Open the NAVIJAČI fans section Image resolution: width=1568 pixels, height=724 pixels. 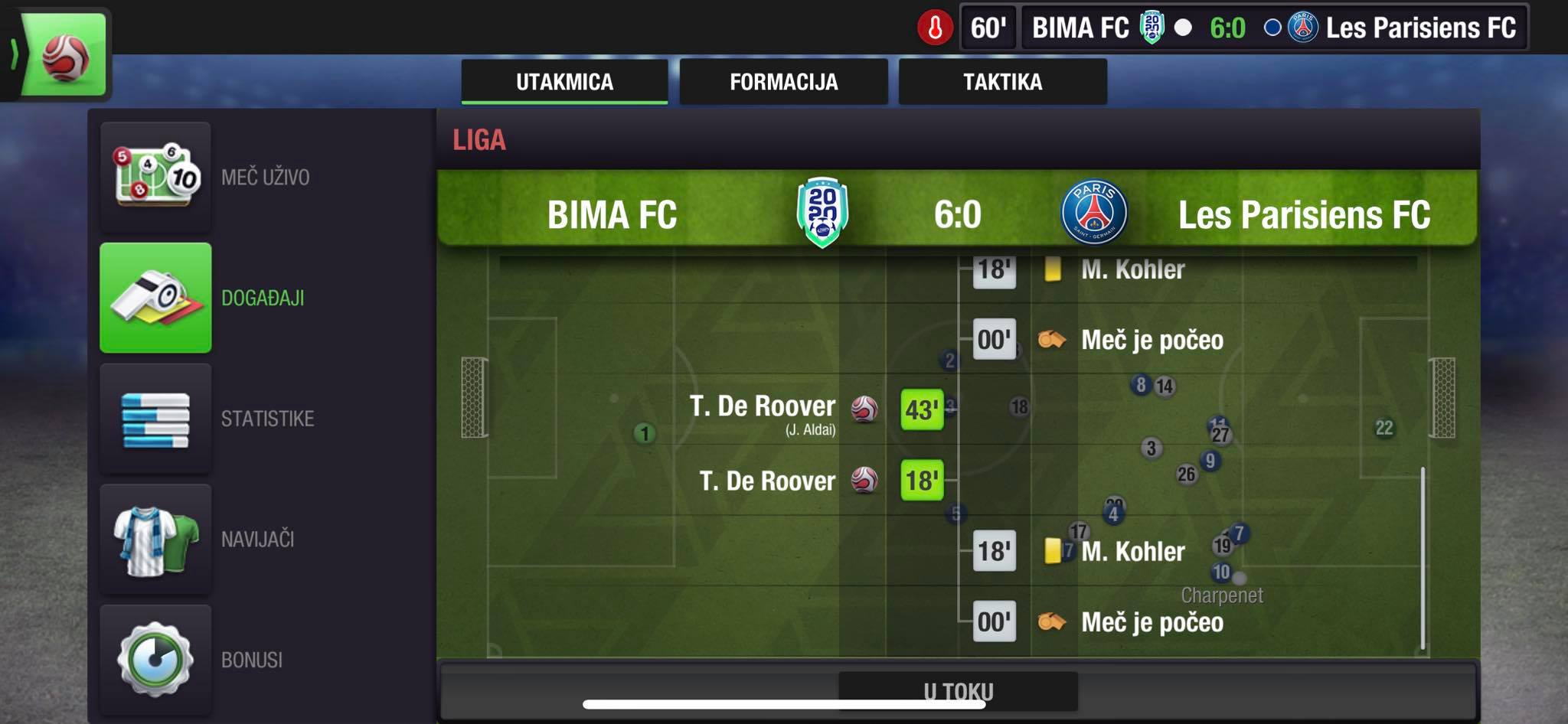point(156,539)
